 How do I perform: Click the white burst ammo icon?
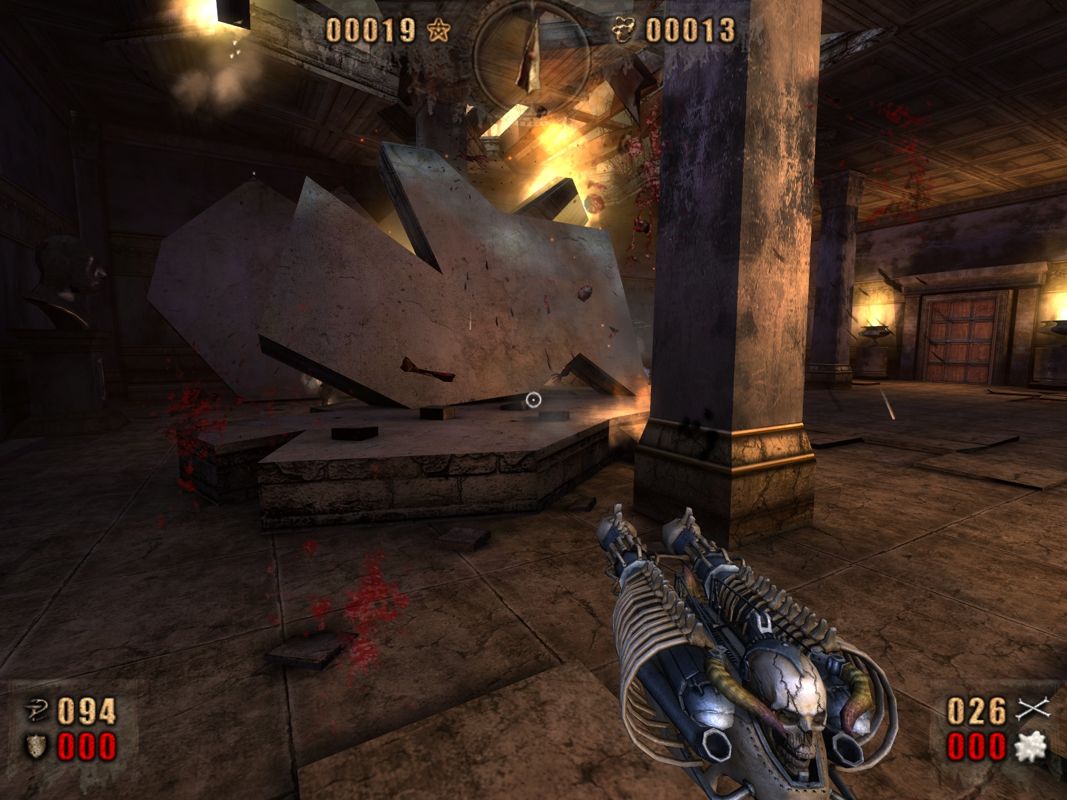click(x=1030, y=746)
